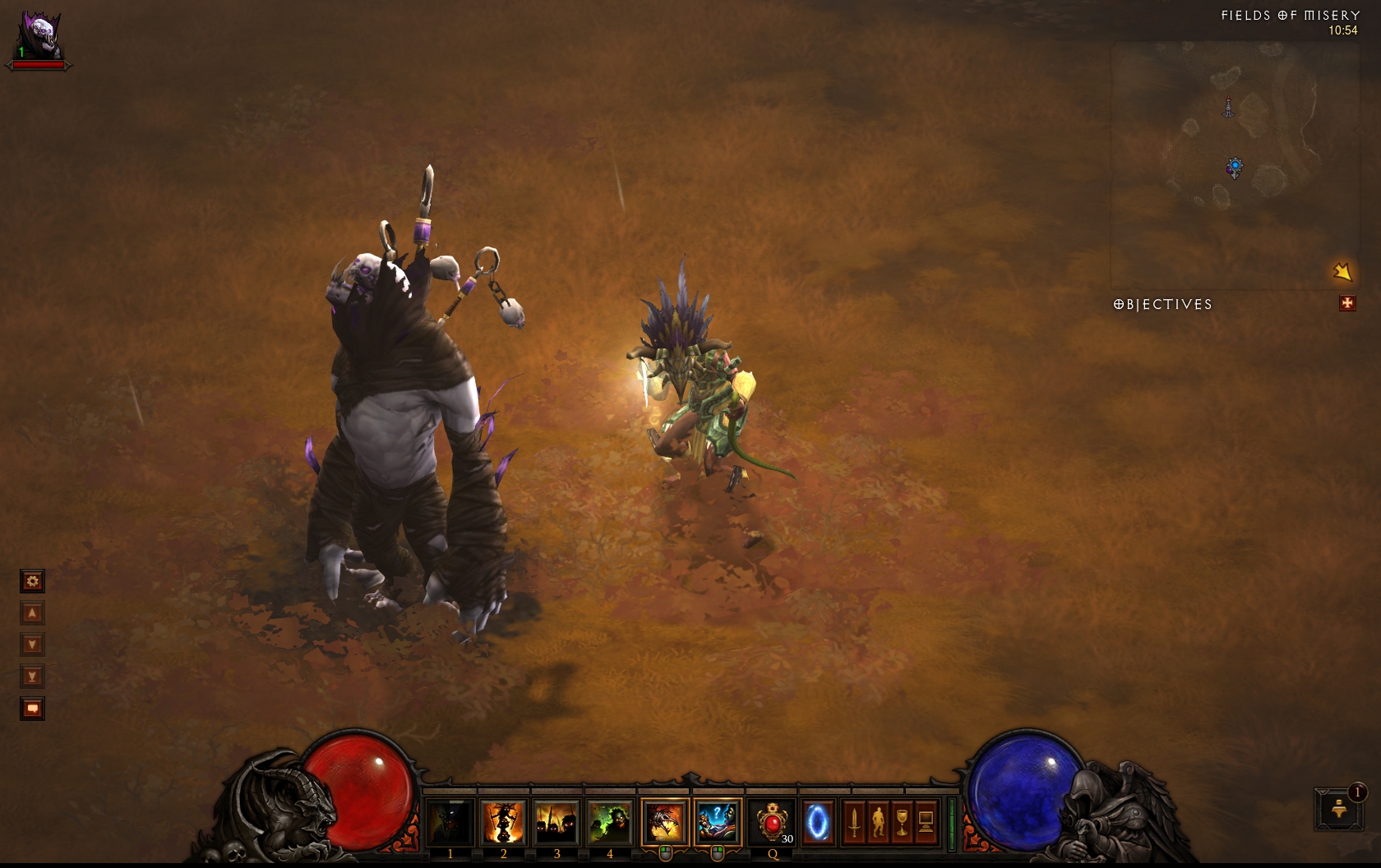Cast the stacked fetish totem skill
Viewport: 1381px width, 868px height.
tap(503, 821)
